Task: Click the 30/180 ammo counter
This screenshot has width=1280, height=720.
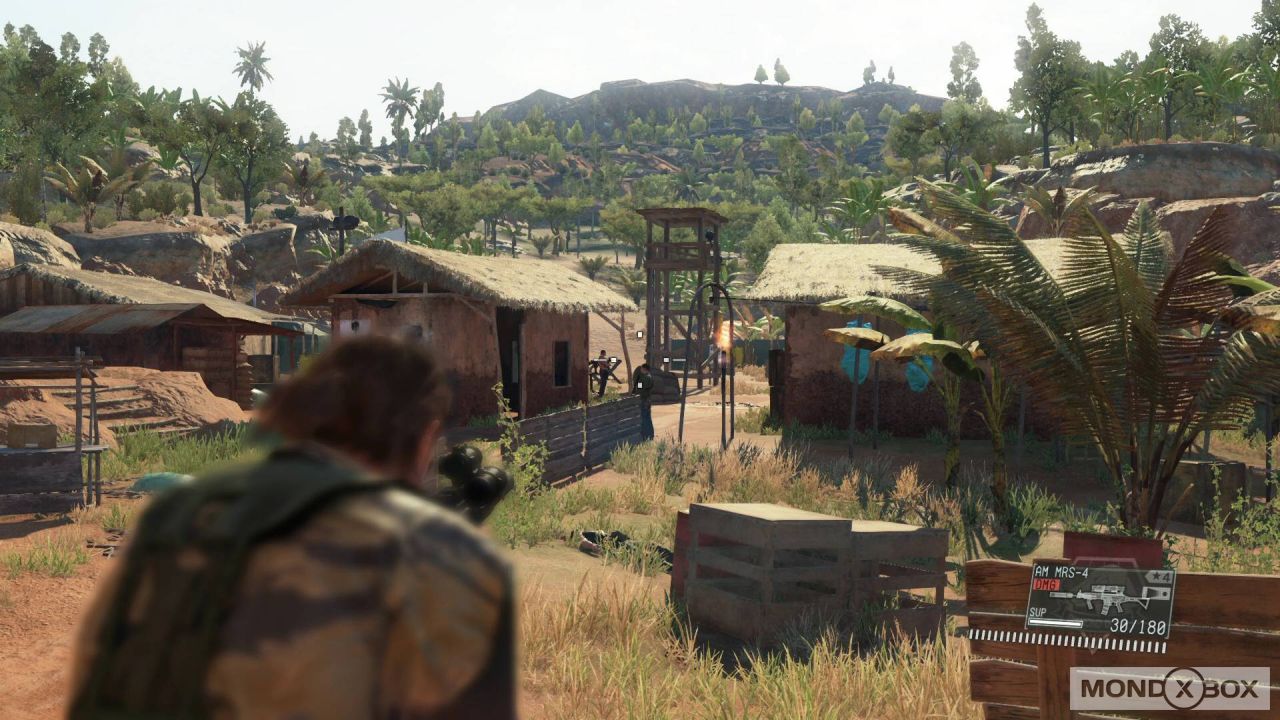Action: pos(1138,625)
